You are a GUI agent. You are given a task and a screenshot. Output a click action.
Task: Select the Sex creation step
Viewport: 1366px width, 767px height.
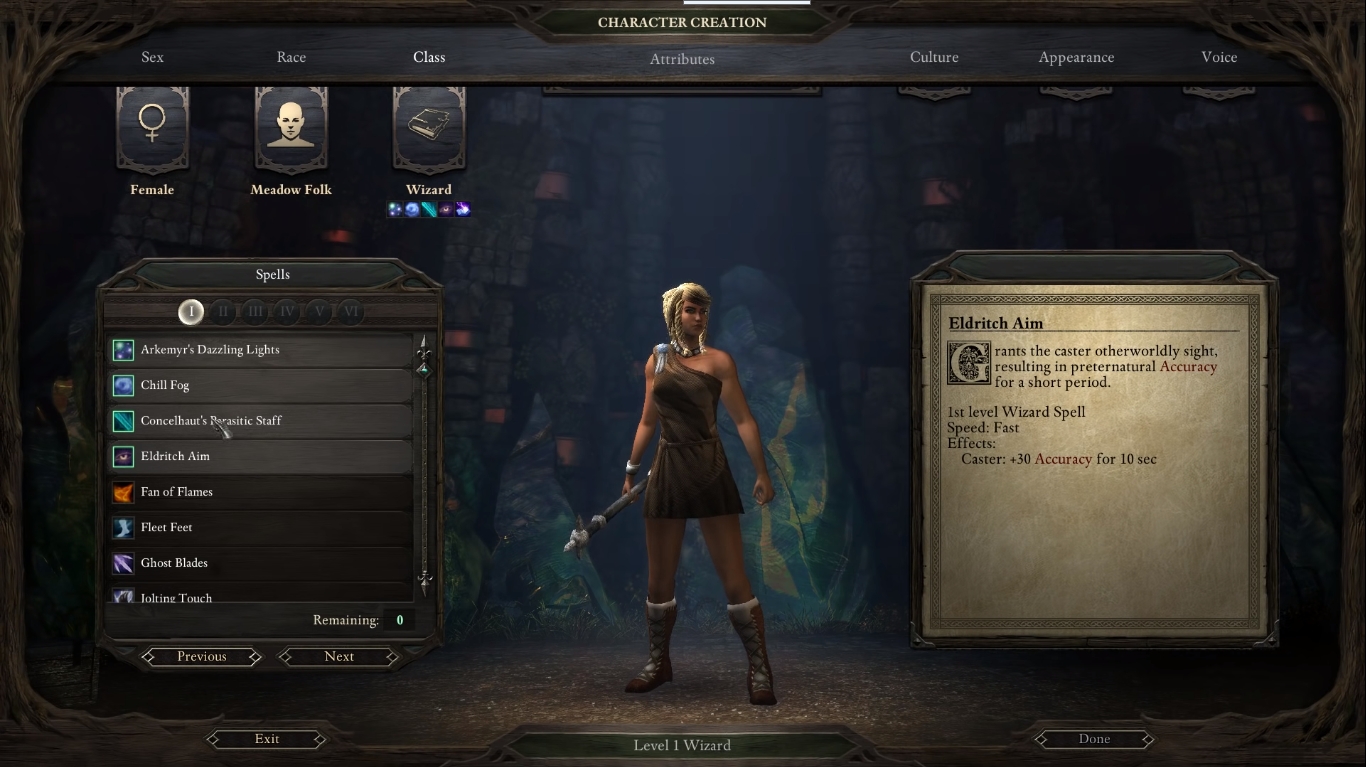(152, 57)
